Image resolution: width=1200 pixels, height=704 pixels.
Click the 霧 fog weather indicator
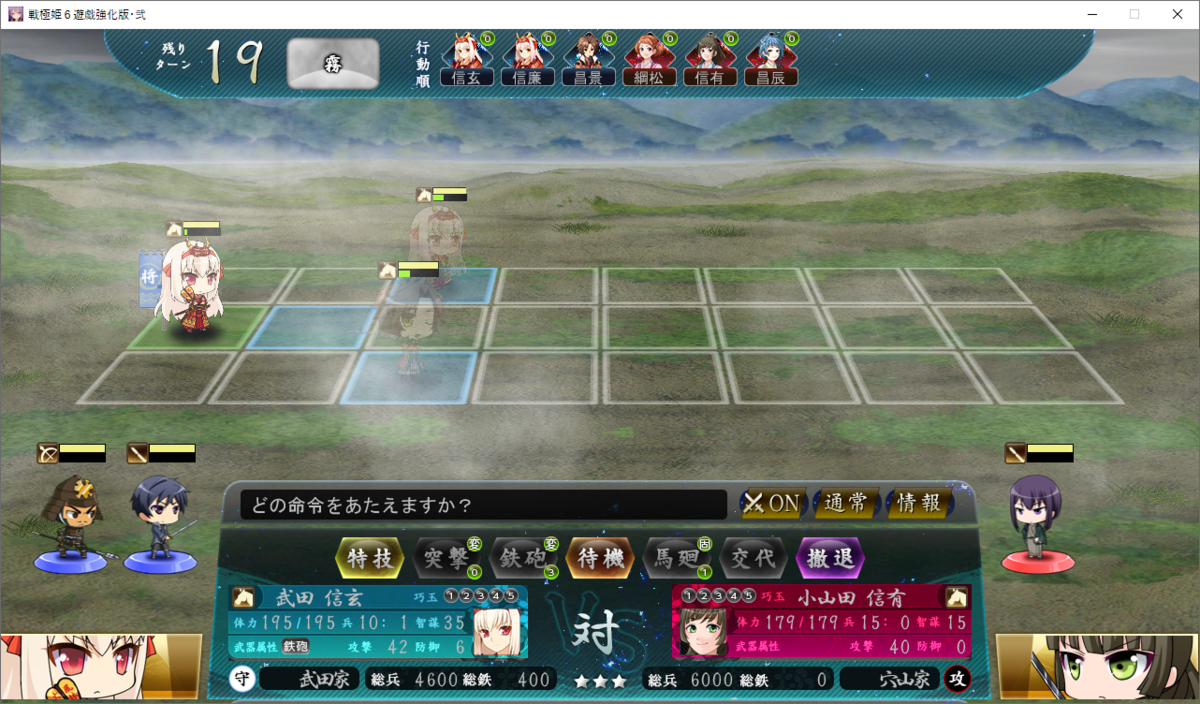tap(332, 64)
